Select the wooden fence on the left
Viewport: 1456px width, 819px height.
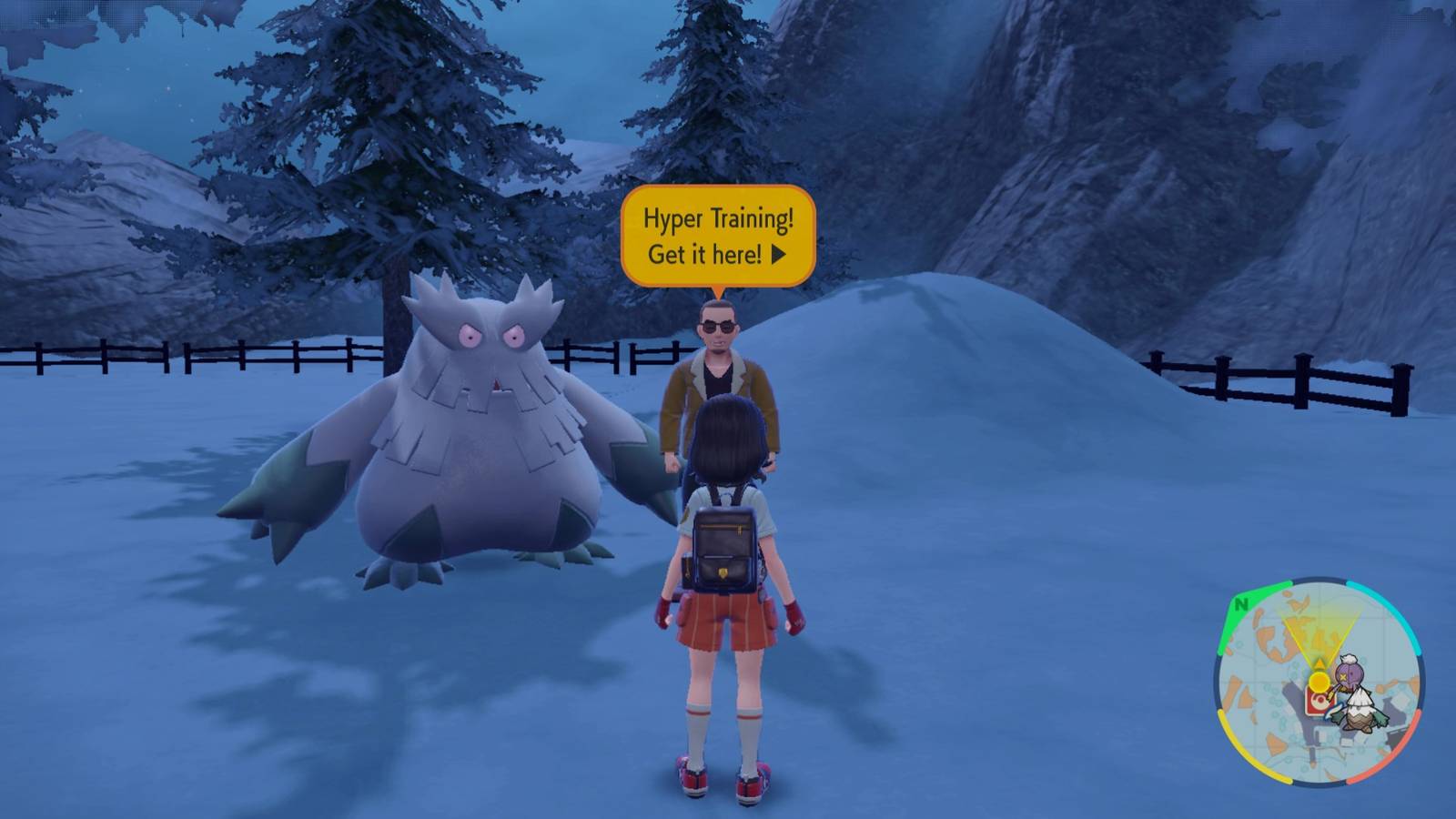182,359
